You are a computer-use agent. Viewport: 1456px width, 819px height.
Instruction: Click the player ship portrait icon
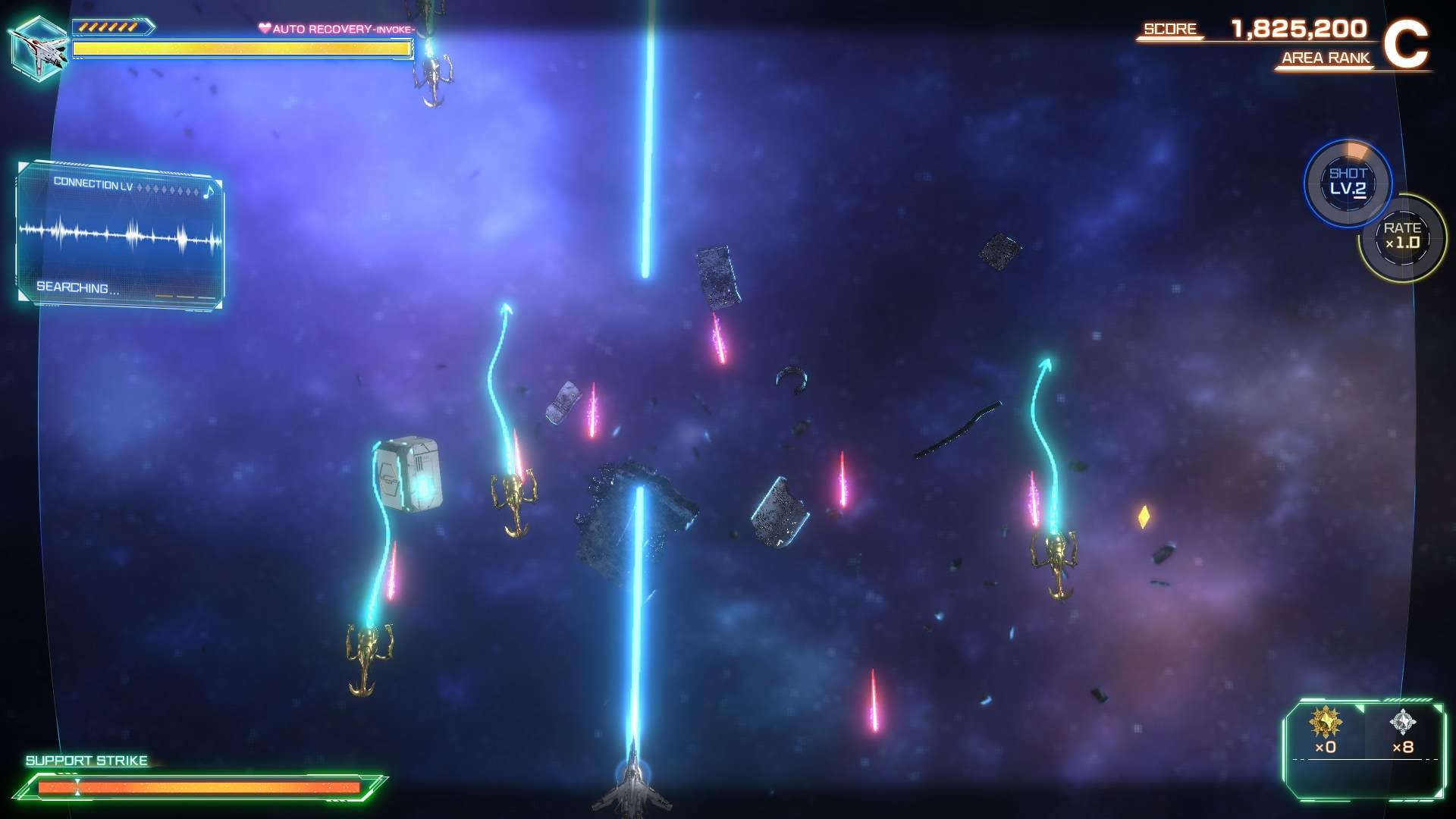pyautogui.click(x=39, y=47)
